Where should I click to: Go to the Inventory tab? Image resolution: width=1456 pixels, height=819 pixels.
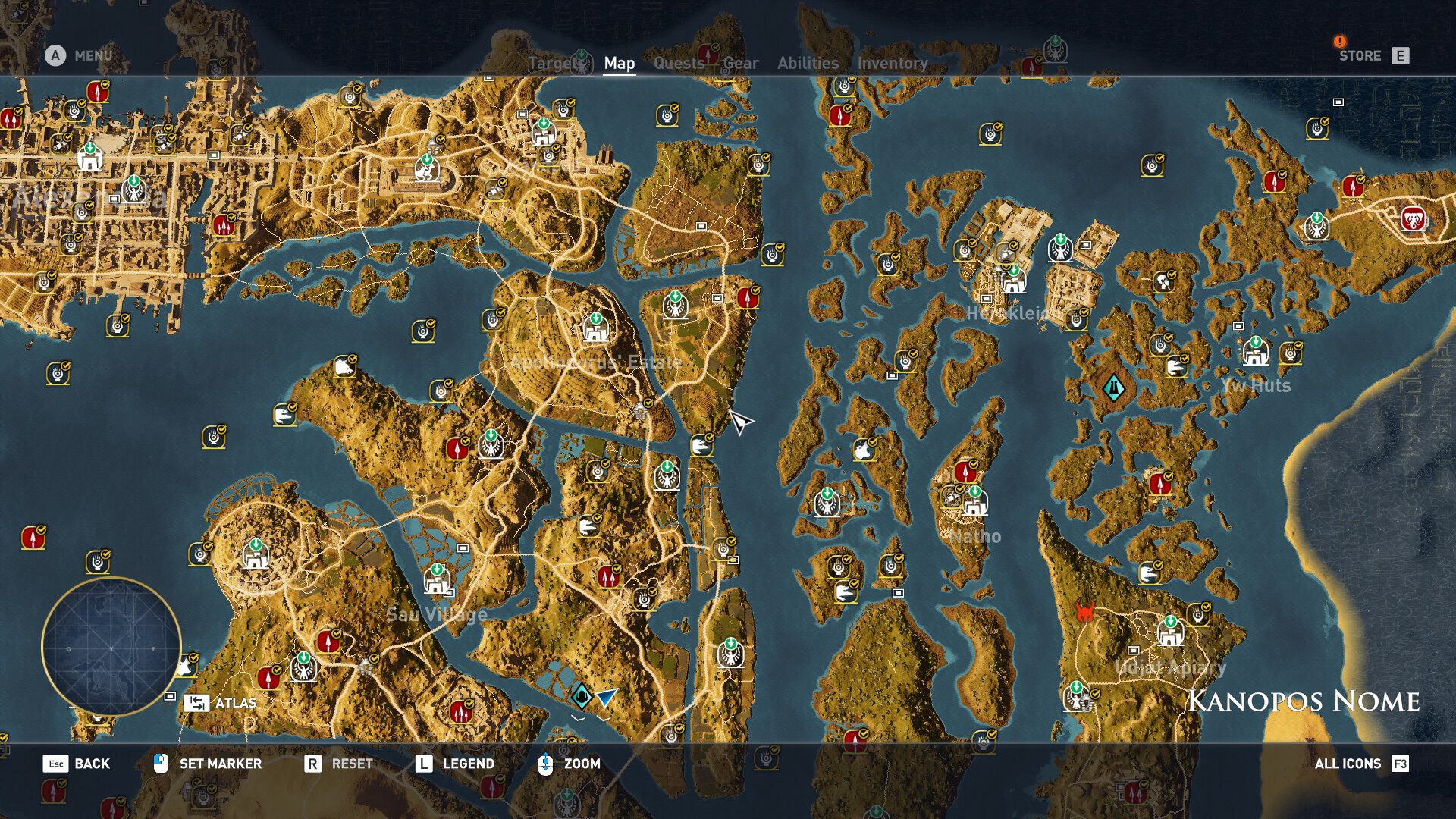(x=893, y=64)
